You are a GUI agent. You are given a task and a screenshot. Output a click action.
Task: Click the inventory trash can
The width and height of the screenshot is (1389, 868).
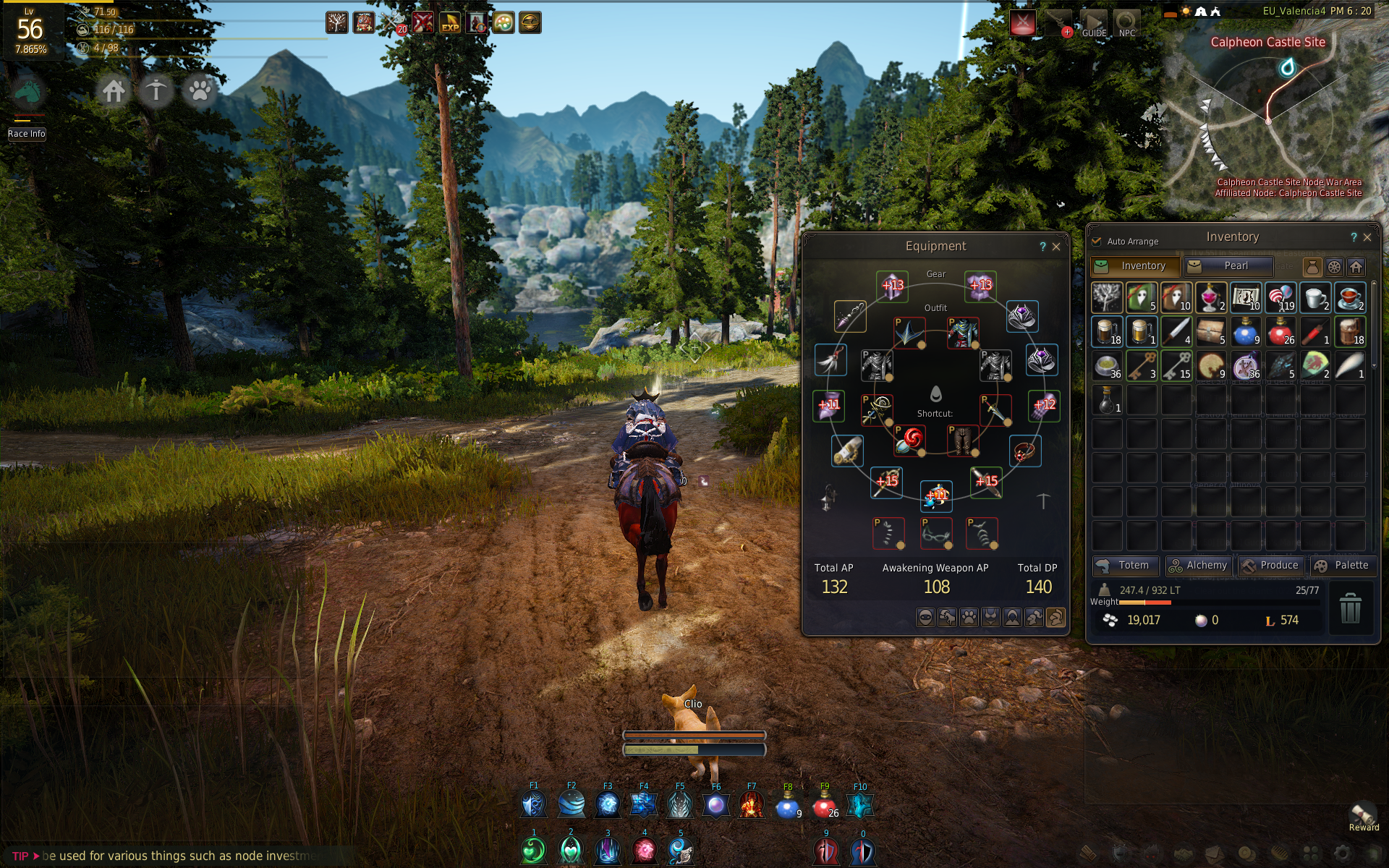1350,608
